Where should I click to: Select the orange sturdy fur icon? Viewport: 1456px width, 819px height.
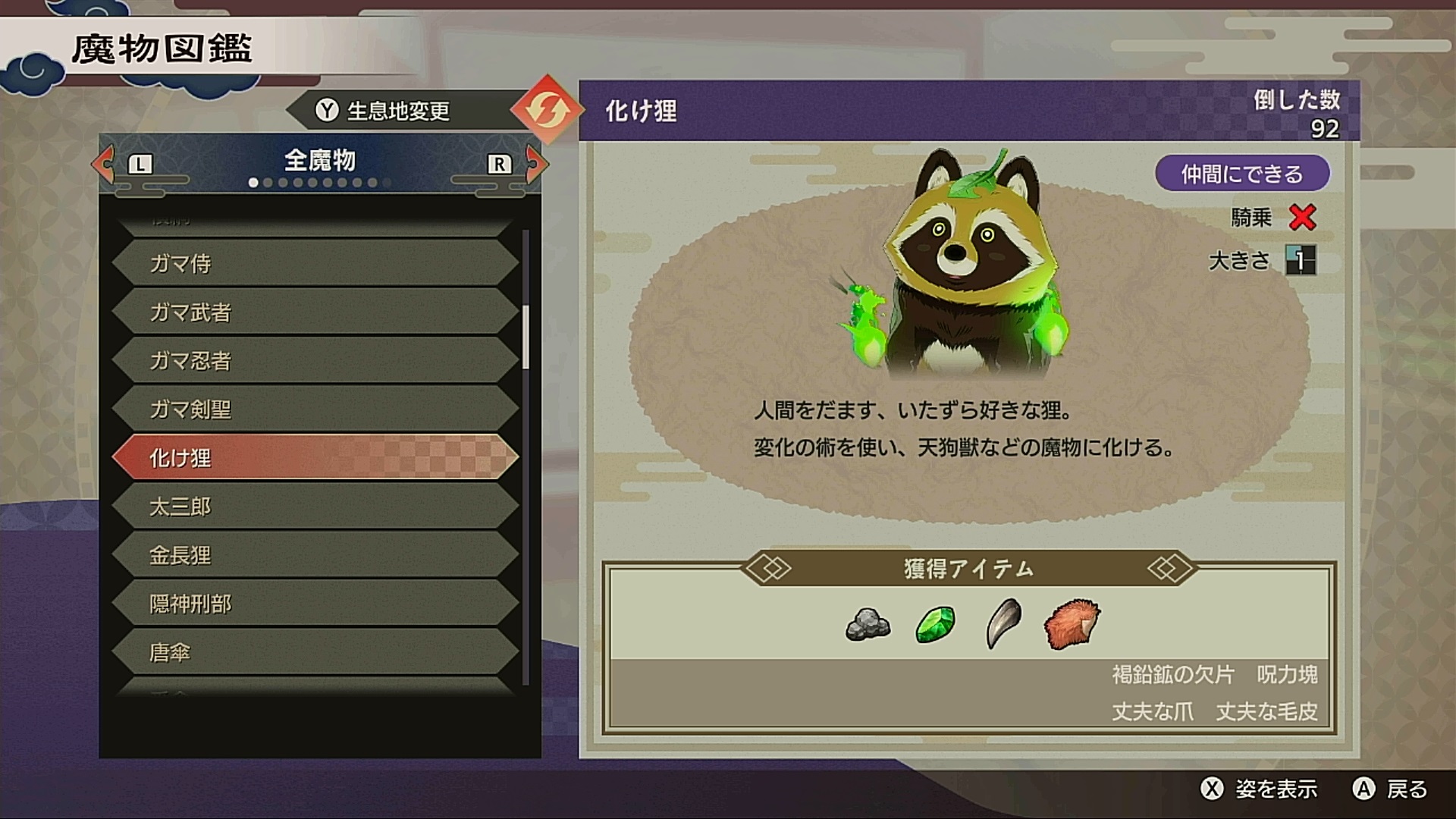point(1071,625)
